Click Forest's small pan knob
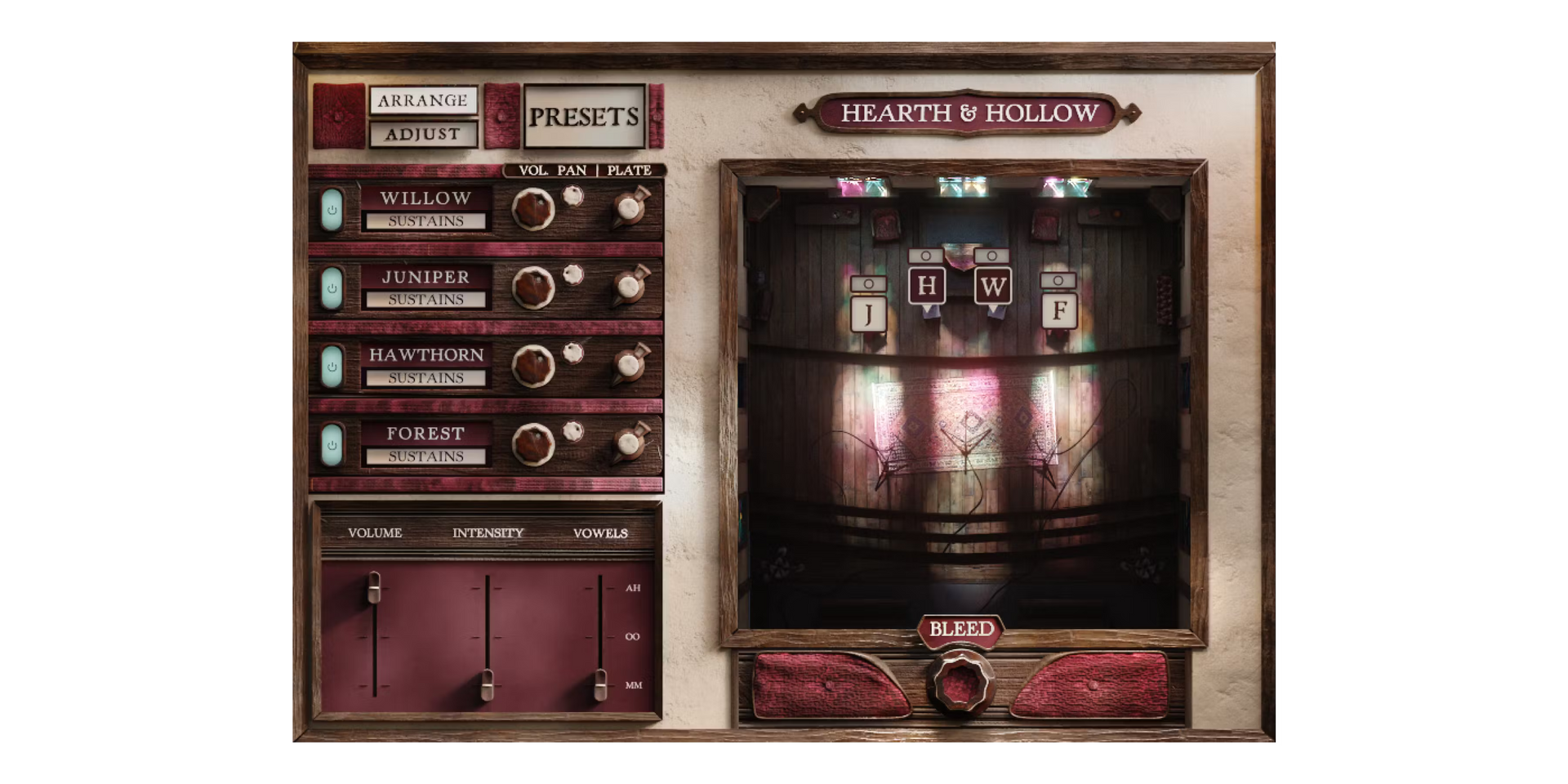The width and height of the screenshot is (1568, 784). click(x=573, y=431)
